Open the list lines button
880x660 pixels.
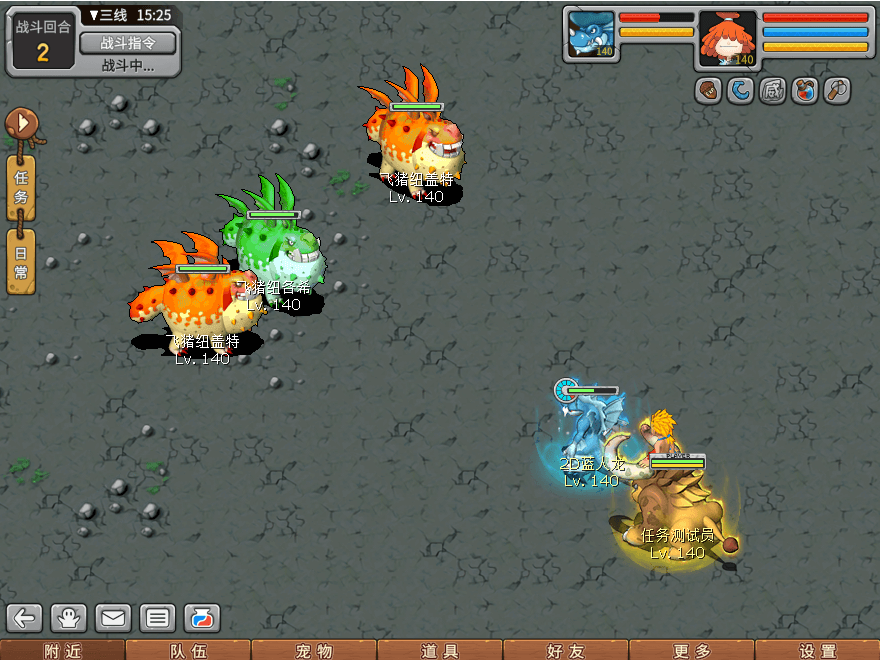click(157, 617)
